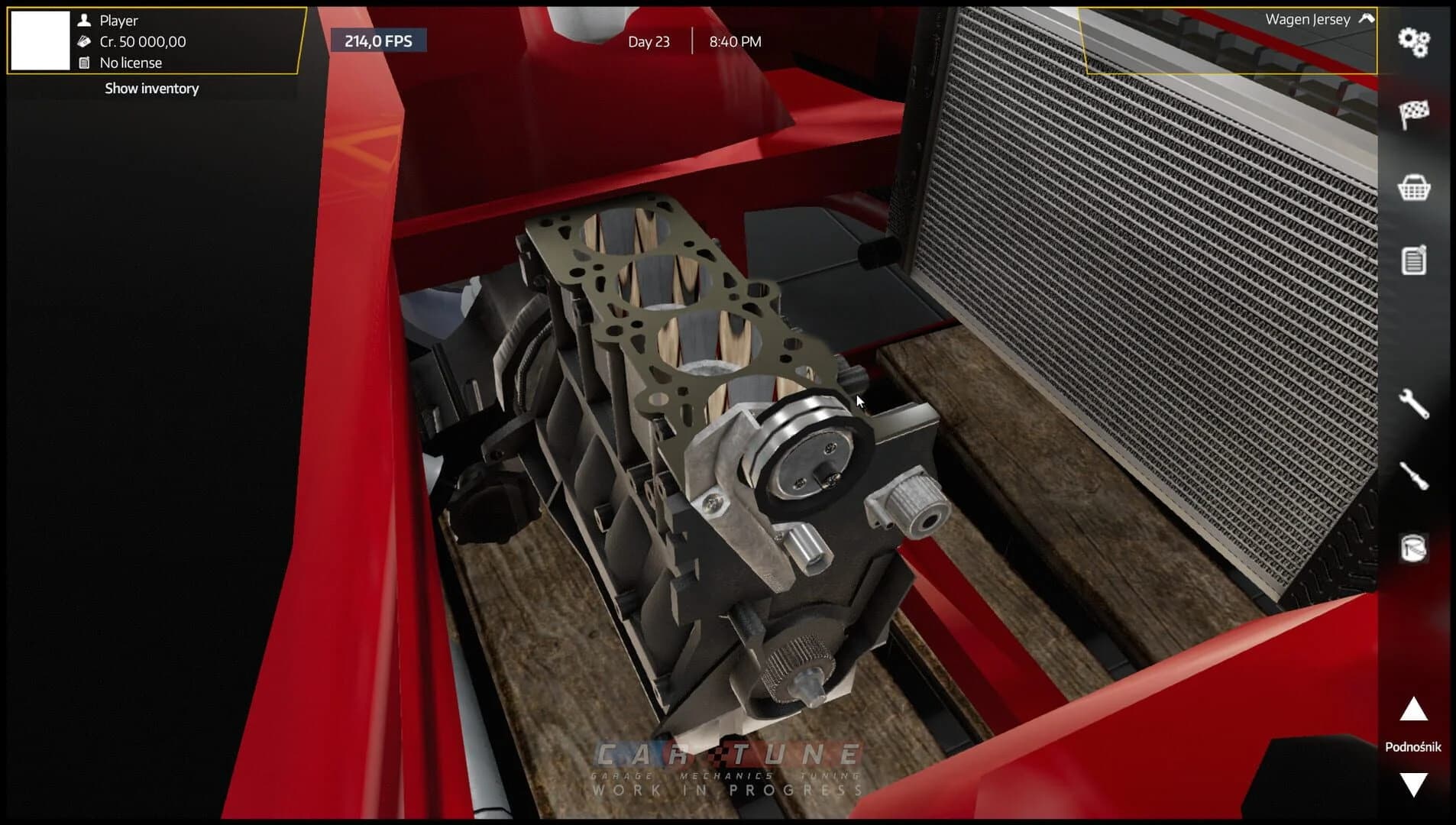Open the shopping basket store icon
Image resolution: width=1456 pixels, height=825 pixels.
1415,186
